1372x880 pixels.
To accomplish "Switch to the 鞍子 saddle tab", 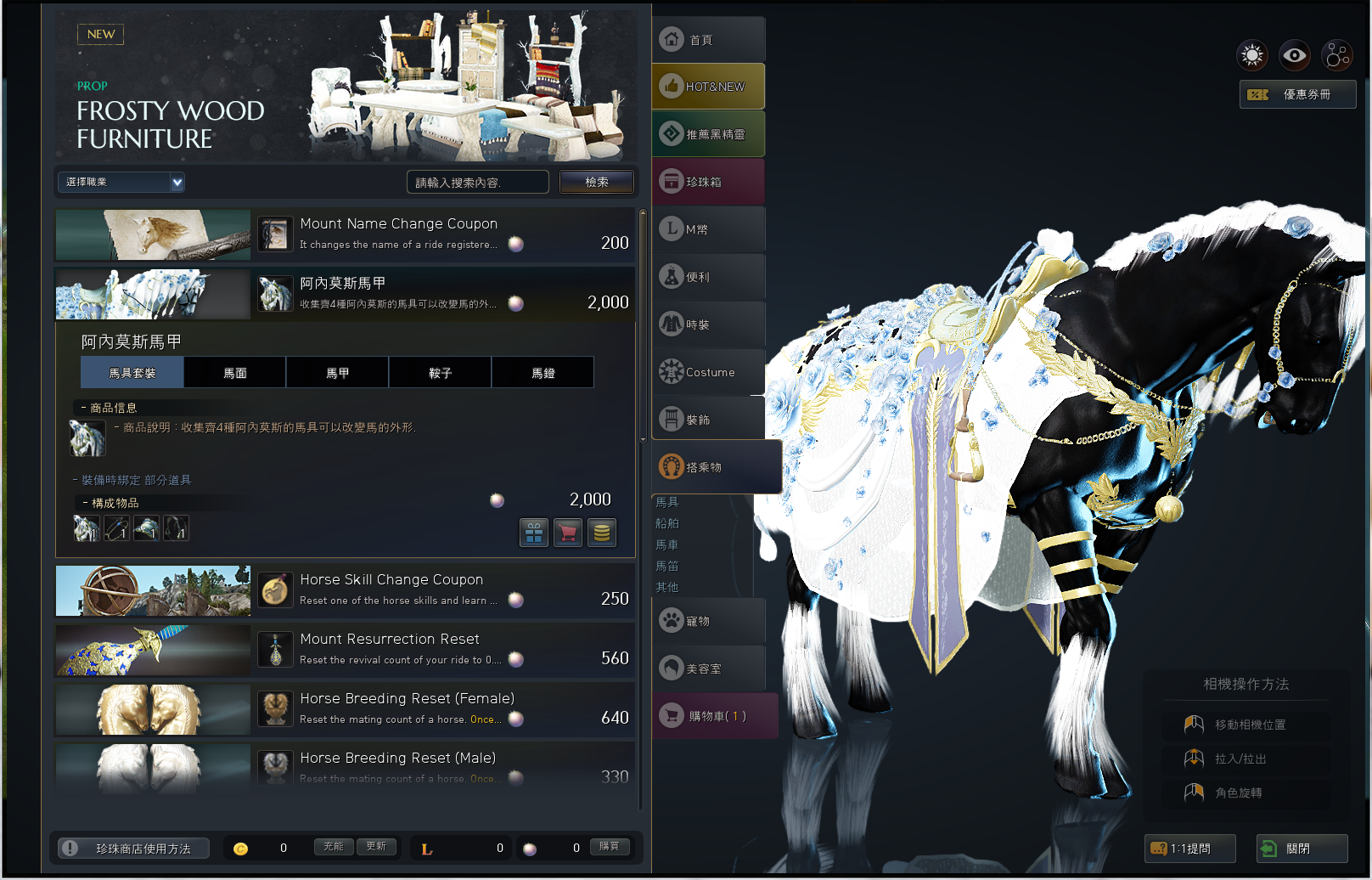I will click(440, 373).
